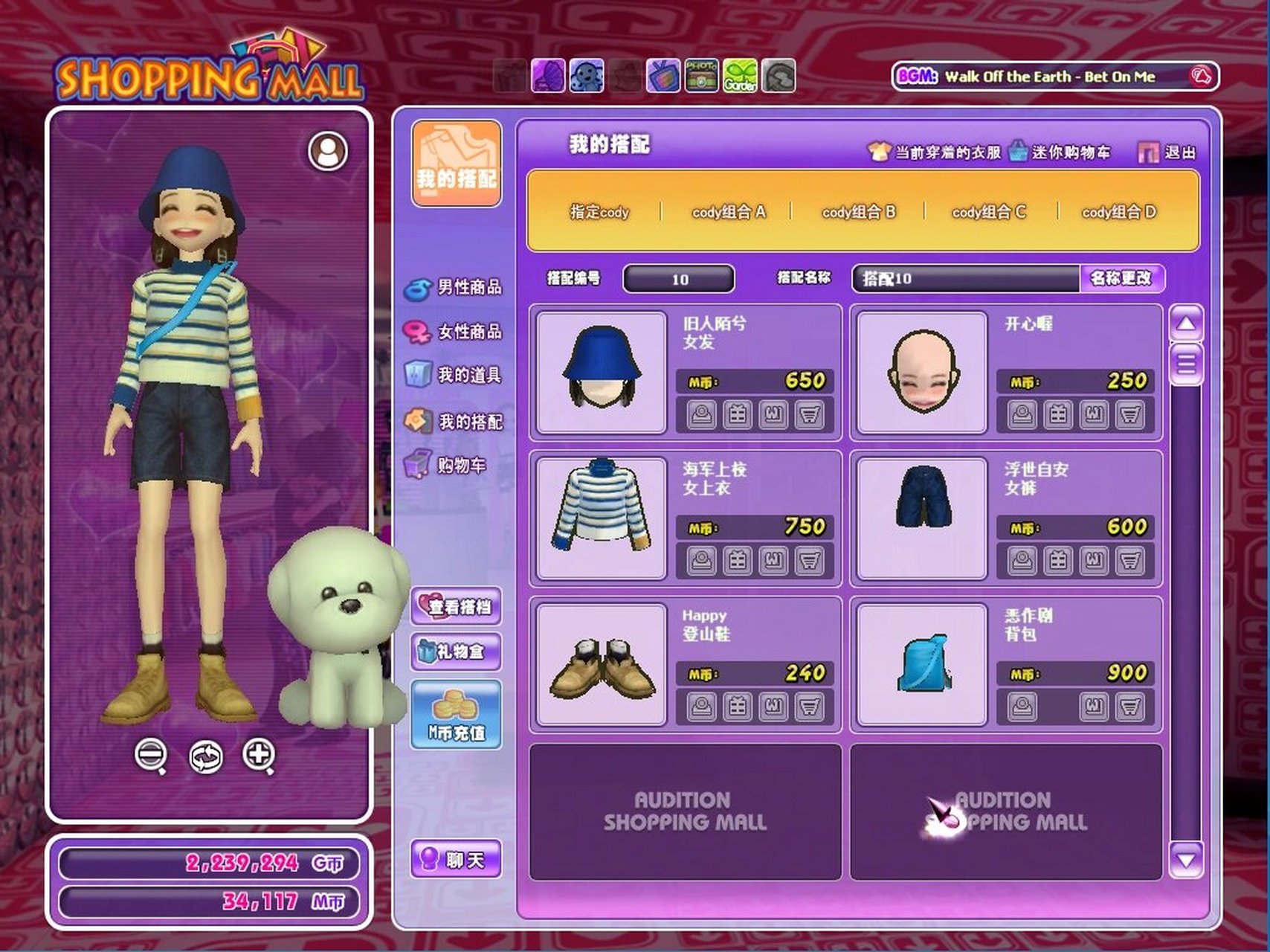Open the chat button (聊天)
The image size is (1270, 952).
[x=457, y=860]
